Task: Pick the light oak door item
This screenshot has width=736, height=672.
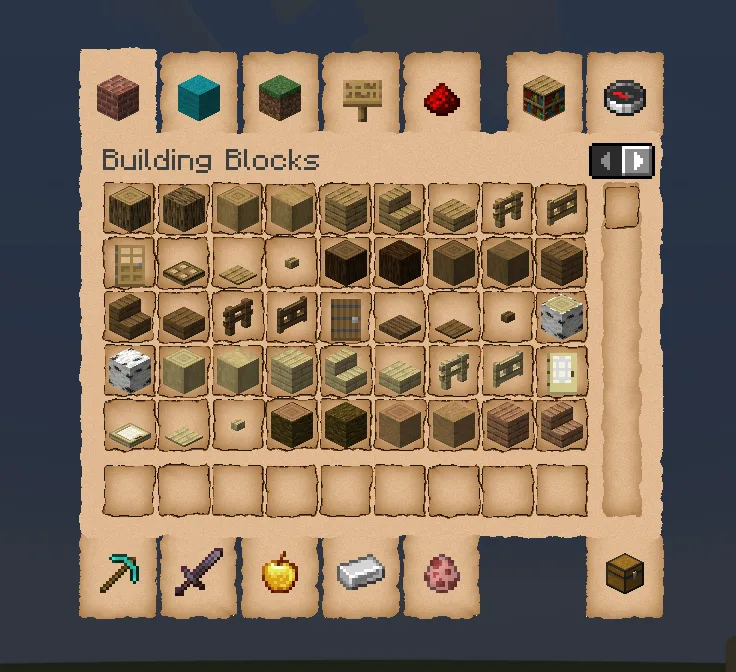Action: pyautogui.click(x=129, y=263)
